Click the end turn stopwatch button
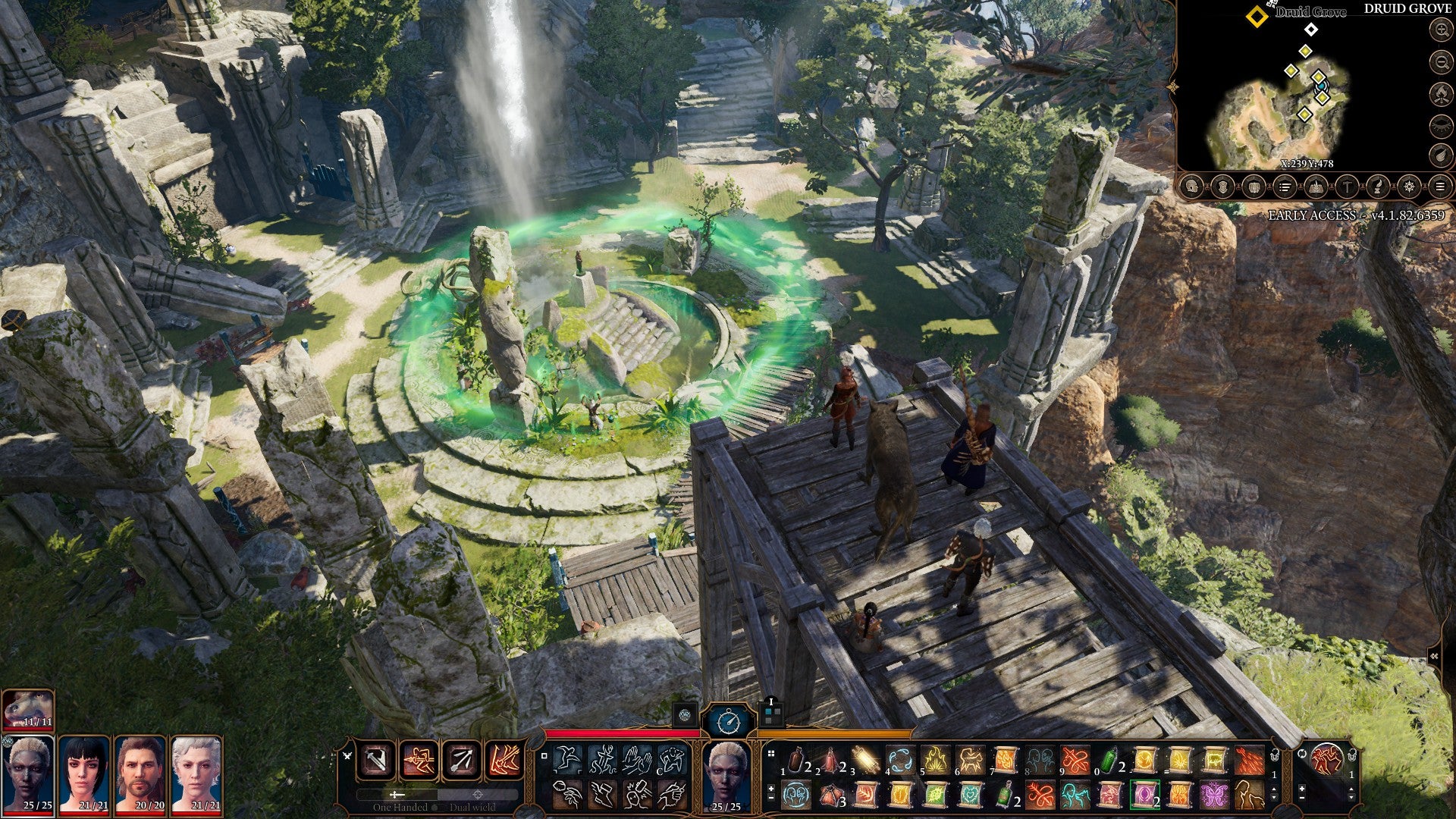This screenshot has height=819, width=1456. click(x=728, y=720)
